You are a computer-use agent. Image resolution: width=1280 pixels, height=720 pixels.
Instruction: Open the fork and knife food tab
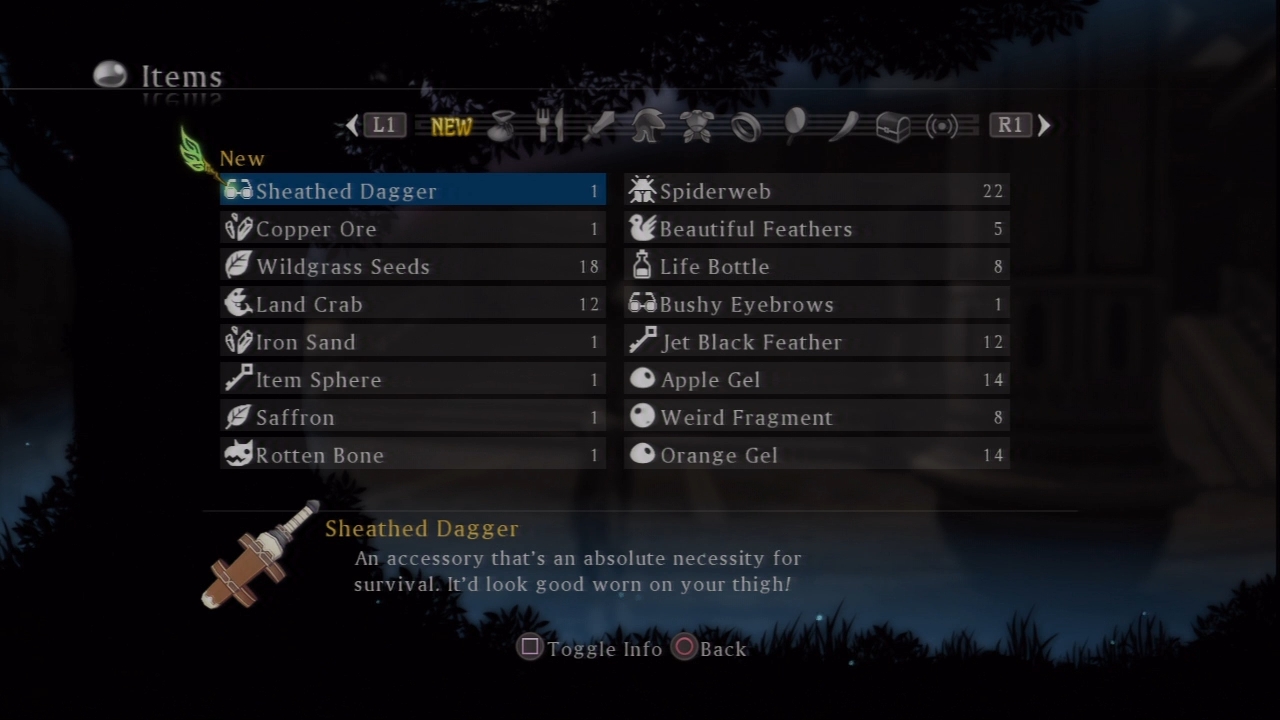pos(550,126)
